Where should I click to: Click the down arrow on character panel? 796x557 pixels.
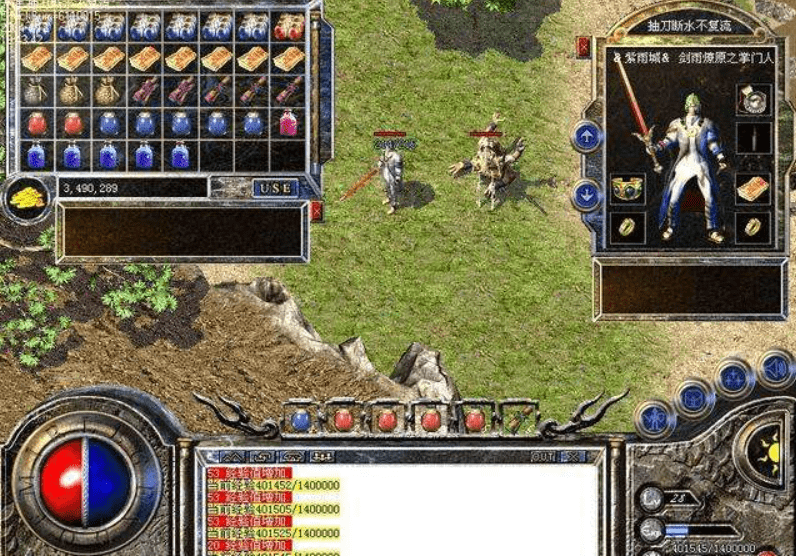pyautogui.click(x=586, y=194)
